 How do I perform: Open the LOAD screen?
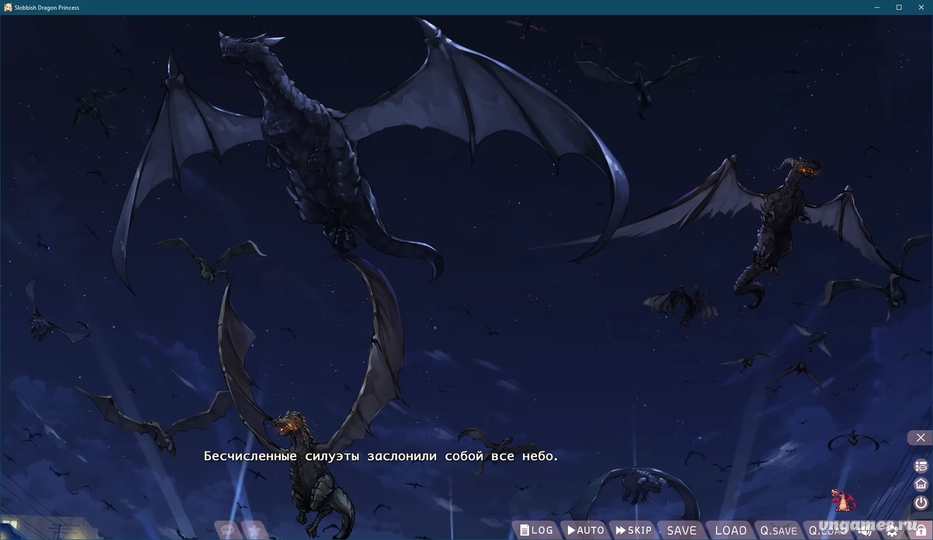pos(730,530)
